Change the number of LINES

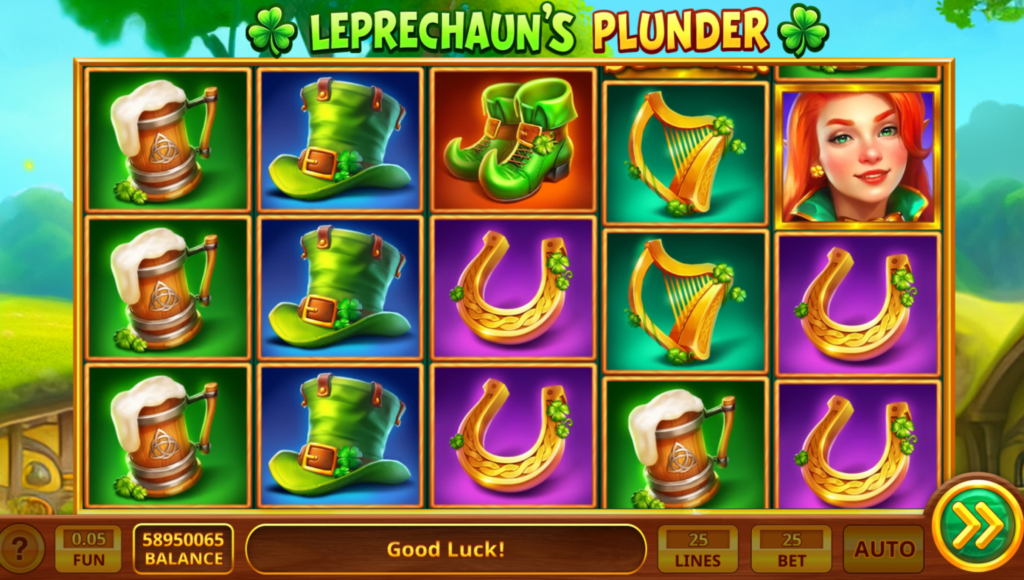697,549
